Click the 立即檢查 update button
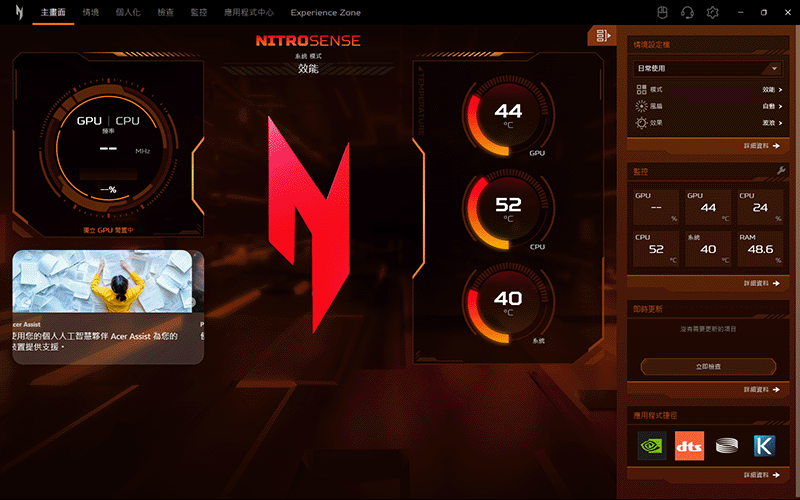 pos(708,367)
